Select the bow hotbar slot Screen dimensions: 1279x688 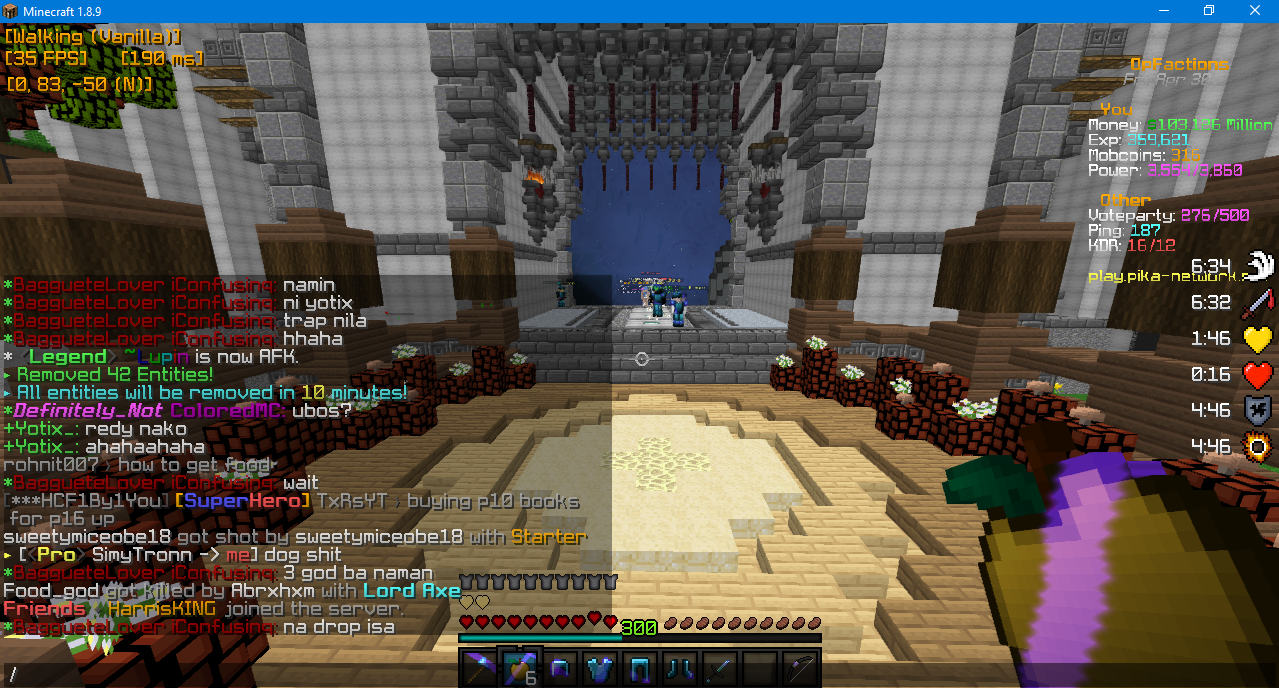(x=801, y=666)
